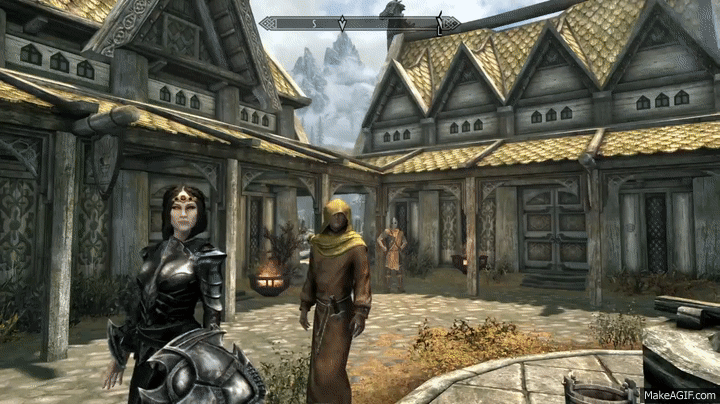The image size is (720, 404).
Task: Click the quest marker arrow on the compass
Action: (x=343, y=23)
